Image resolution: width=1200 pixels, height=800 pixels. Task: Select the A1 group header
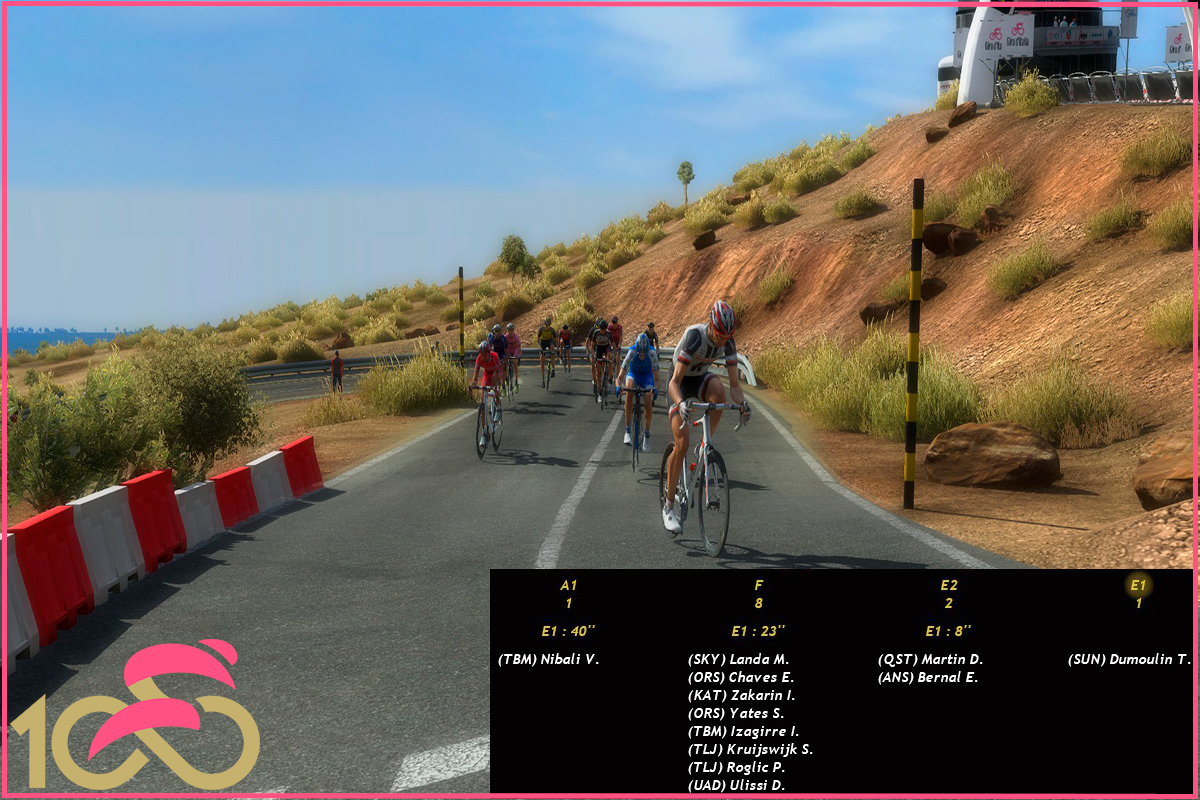tap(568, 586)
